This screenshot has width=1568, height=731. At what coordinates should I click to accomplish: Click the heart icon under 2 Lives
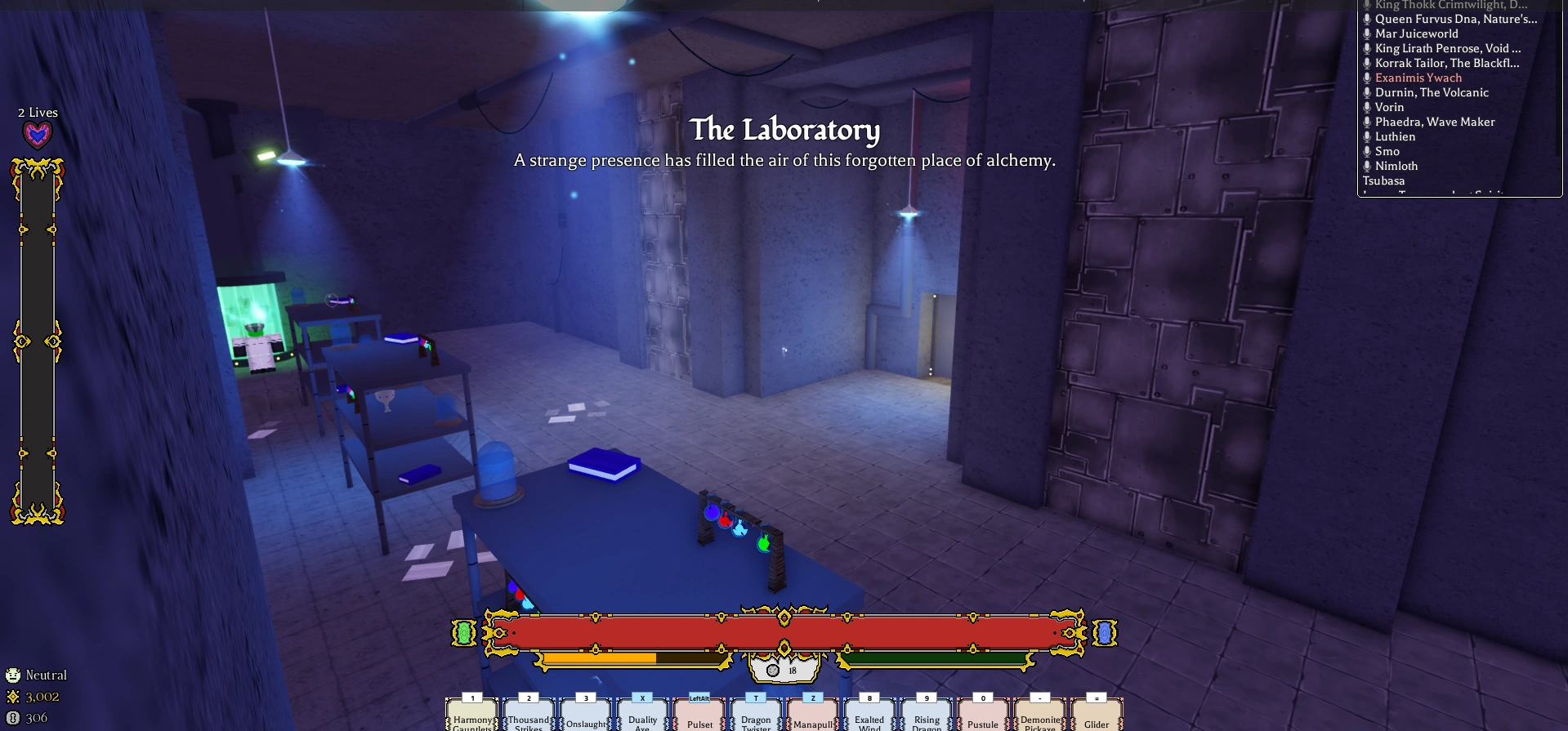coord(36,133)
